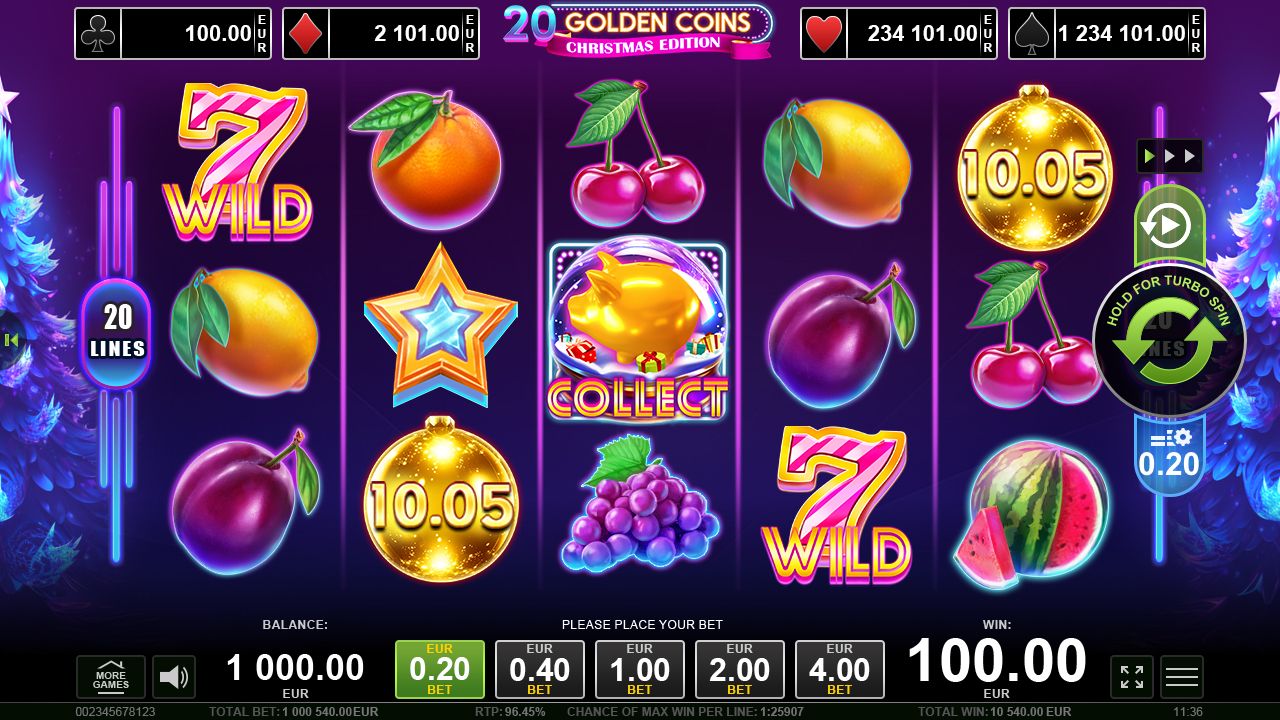Screen dimensions: 1280x720
Task: Select the EUR 0.40 BET button
Action: click(x=540, y=669)
